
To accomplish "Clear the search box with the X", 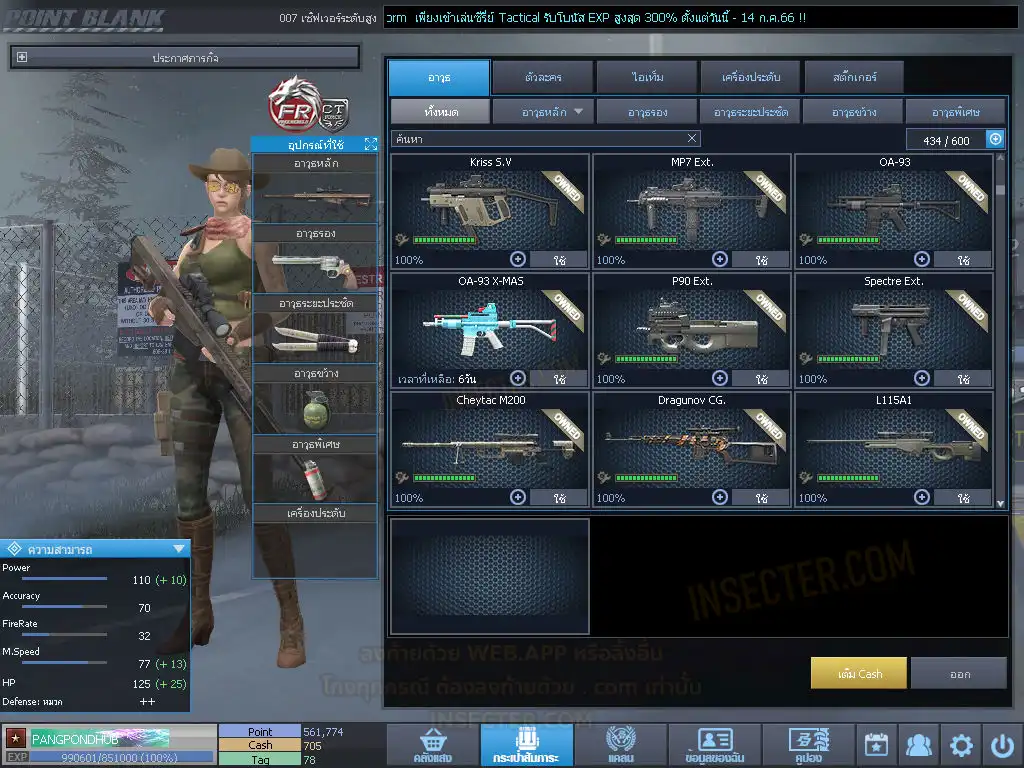I will coord(692,139).
